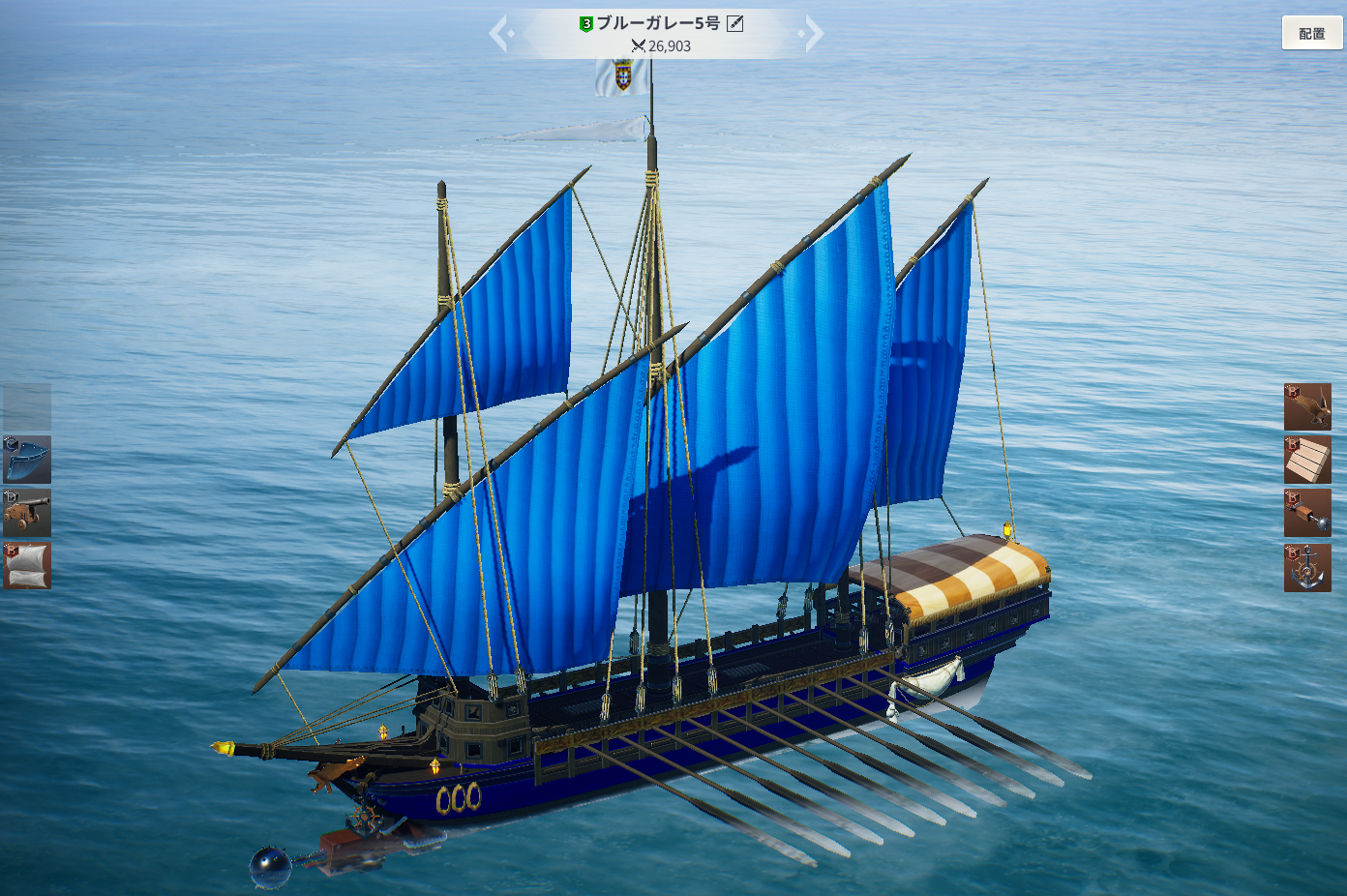Select the bronze eagle figurehead slot
This screenshot has width=1347, height=896.
1307,406
